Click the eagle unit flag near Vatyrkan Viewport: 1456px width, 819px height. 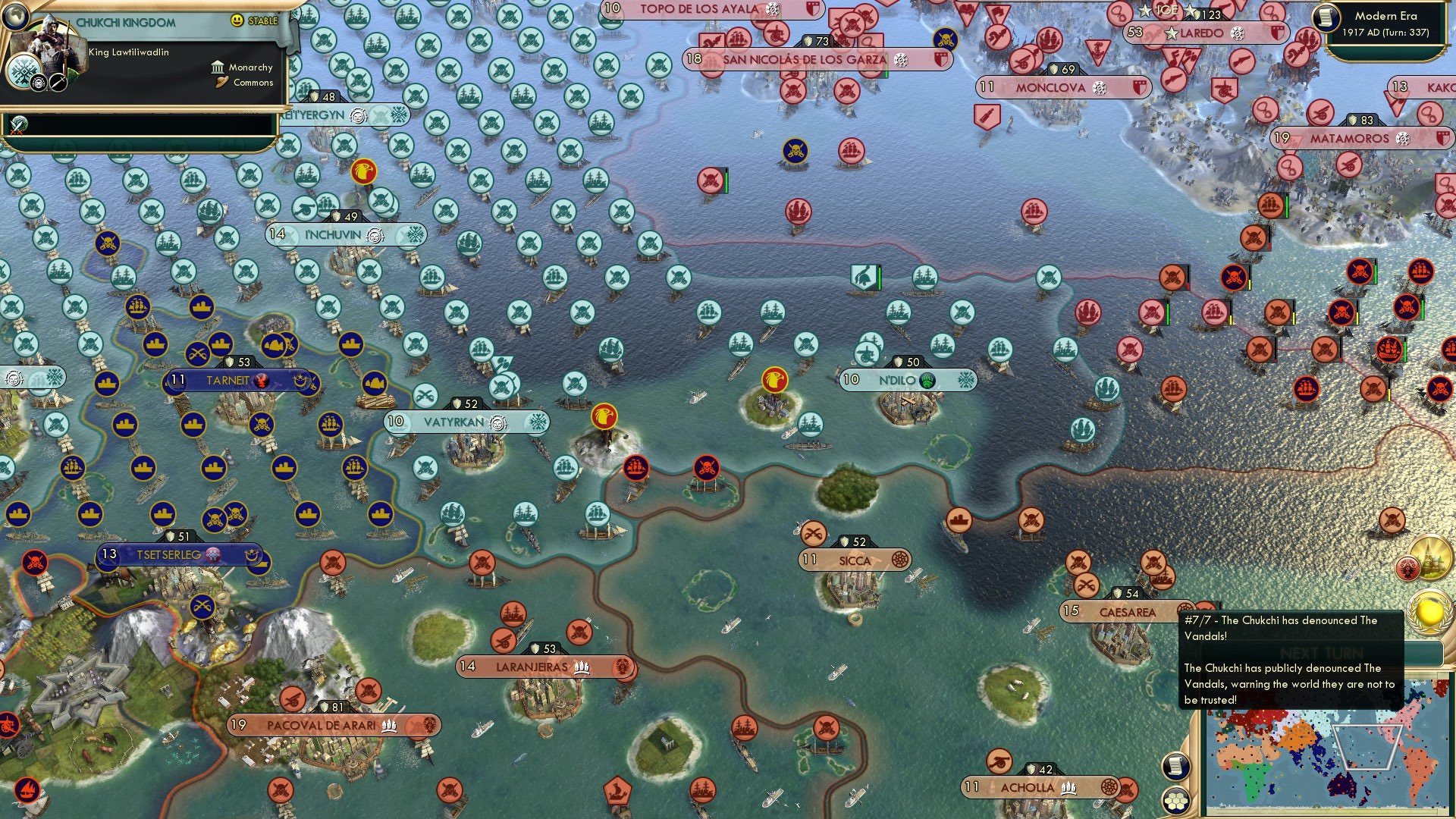[605, 416]
